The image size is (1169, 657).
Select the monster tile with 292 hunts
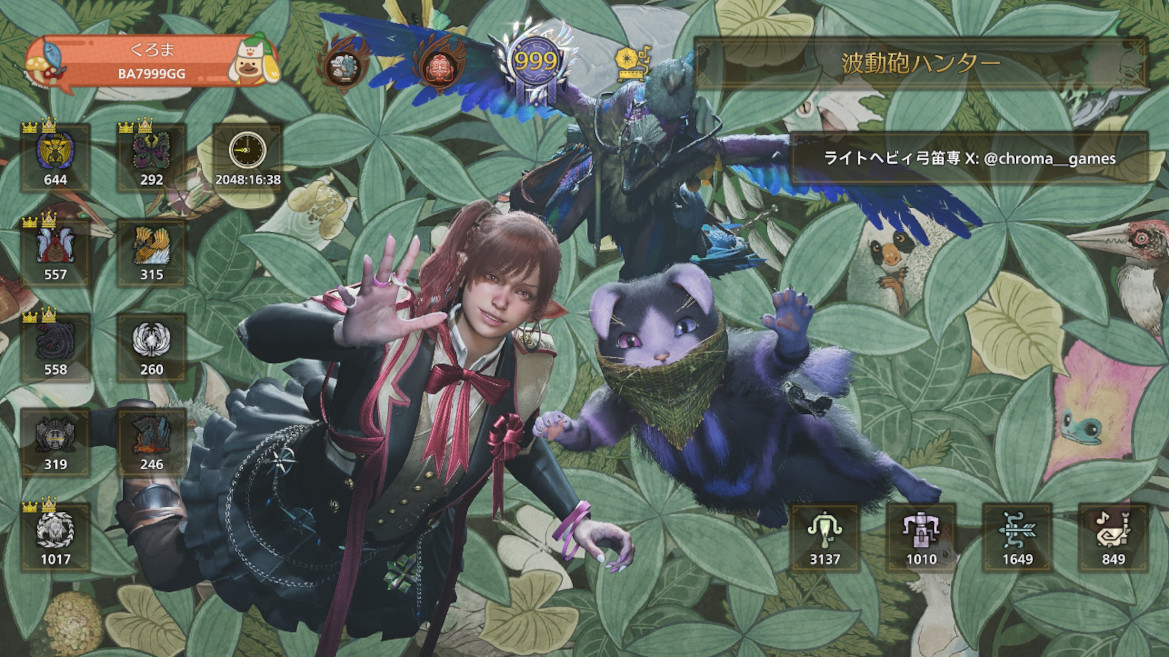coord(151,158)
